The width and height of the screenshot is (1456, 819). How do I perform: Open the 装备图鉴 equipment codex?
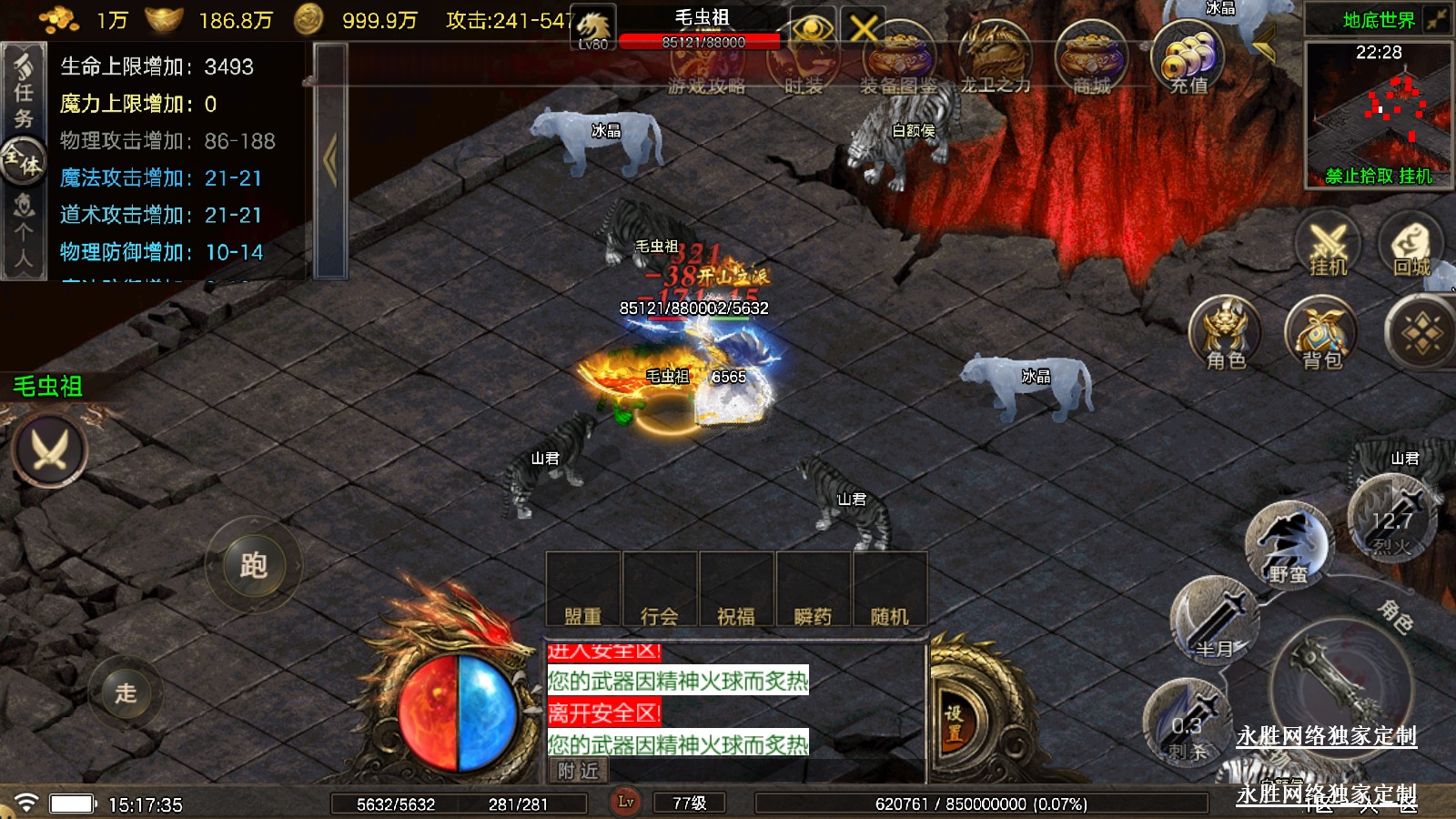click(898, 60)
